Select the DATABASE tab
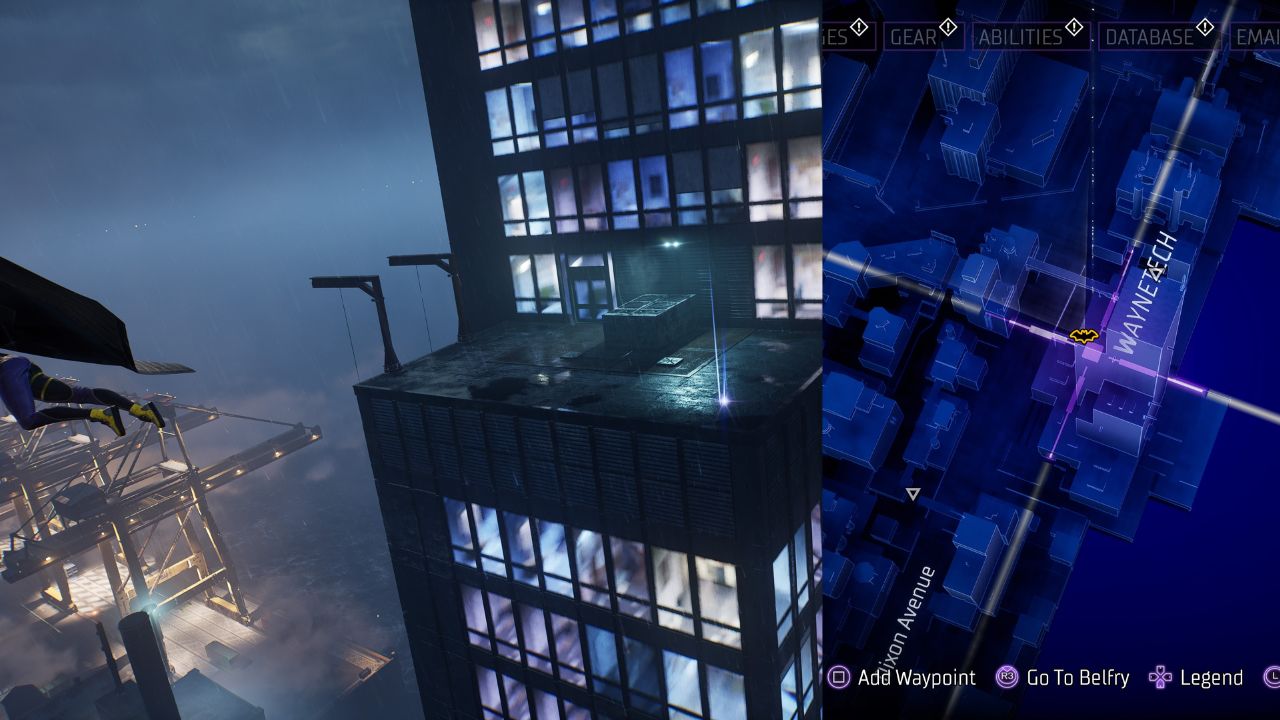Screen dimensions: 1280x720 tap(1148, 38)
